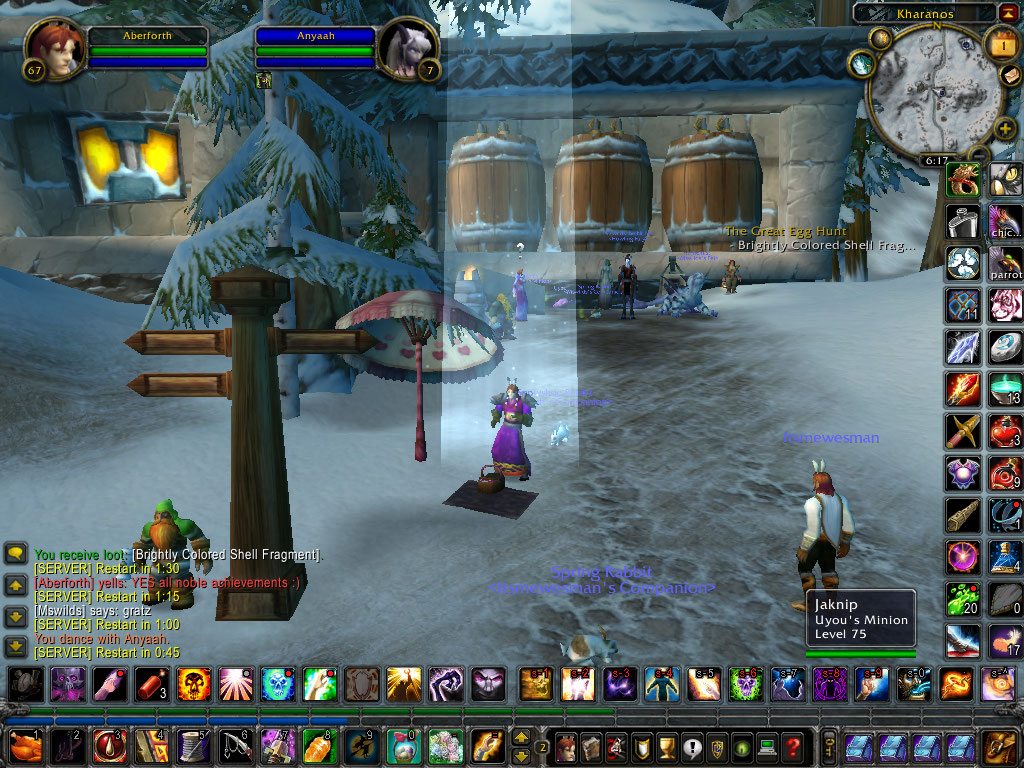
Task: Use the red question mark help button
Action: (x=792, y=747)
